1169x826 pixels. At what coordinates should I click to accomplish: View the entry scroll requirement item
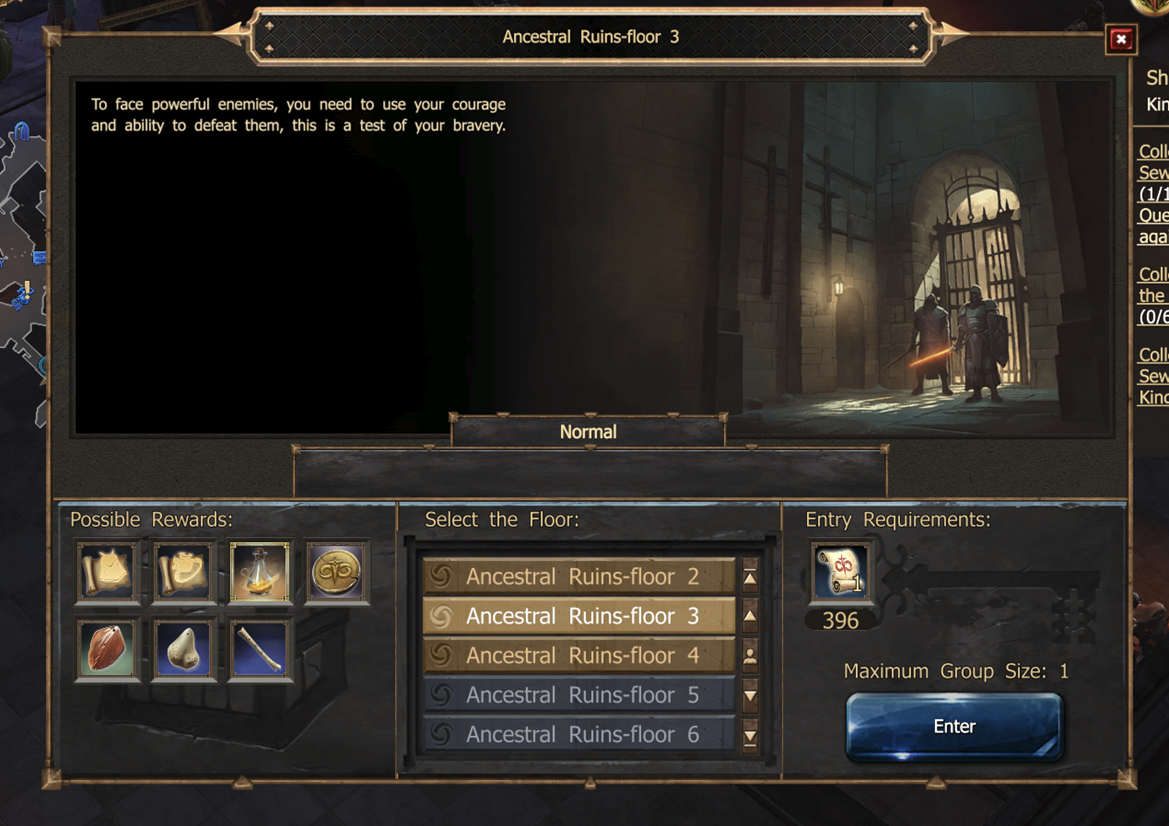pyautogui.click(x=840, y=574)
